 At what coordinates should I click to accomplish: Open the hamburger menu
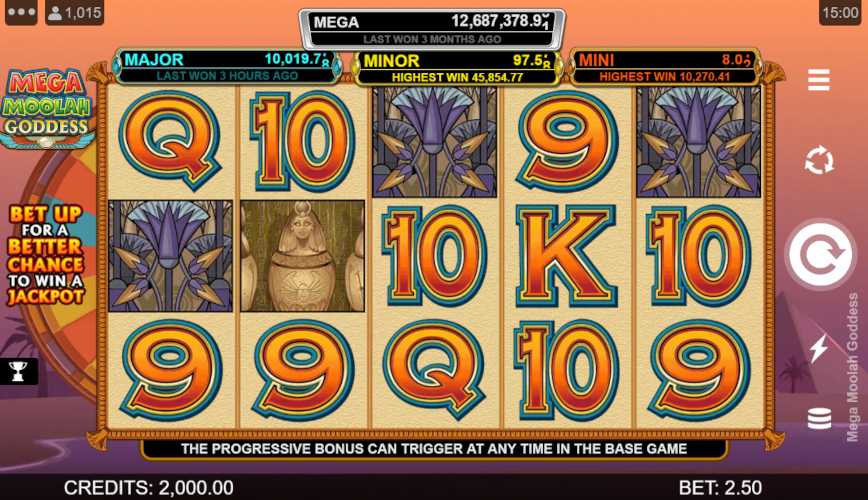pos(819,80)
